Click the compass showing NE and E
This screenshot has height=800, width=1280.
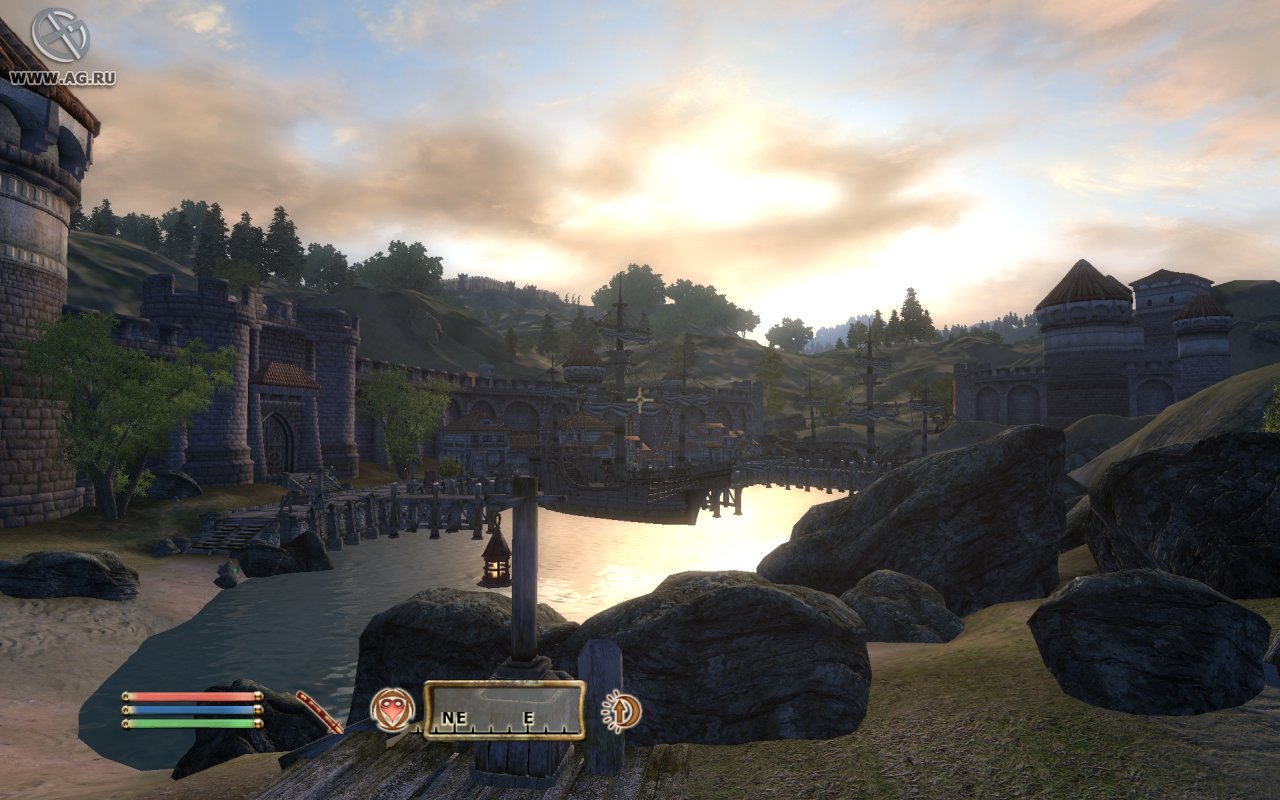(x=504, y=710)
